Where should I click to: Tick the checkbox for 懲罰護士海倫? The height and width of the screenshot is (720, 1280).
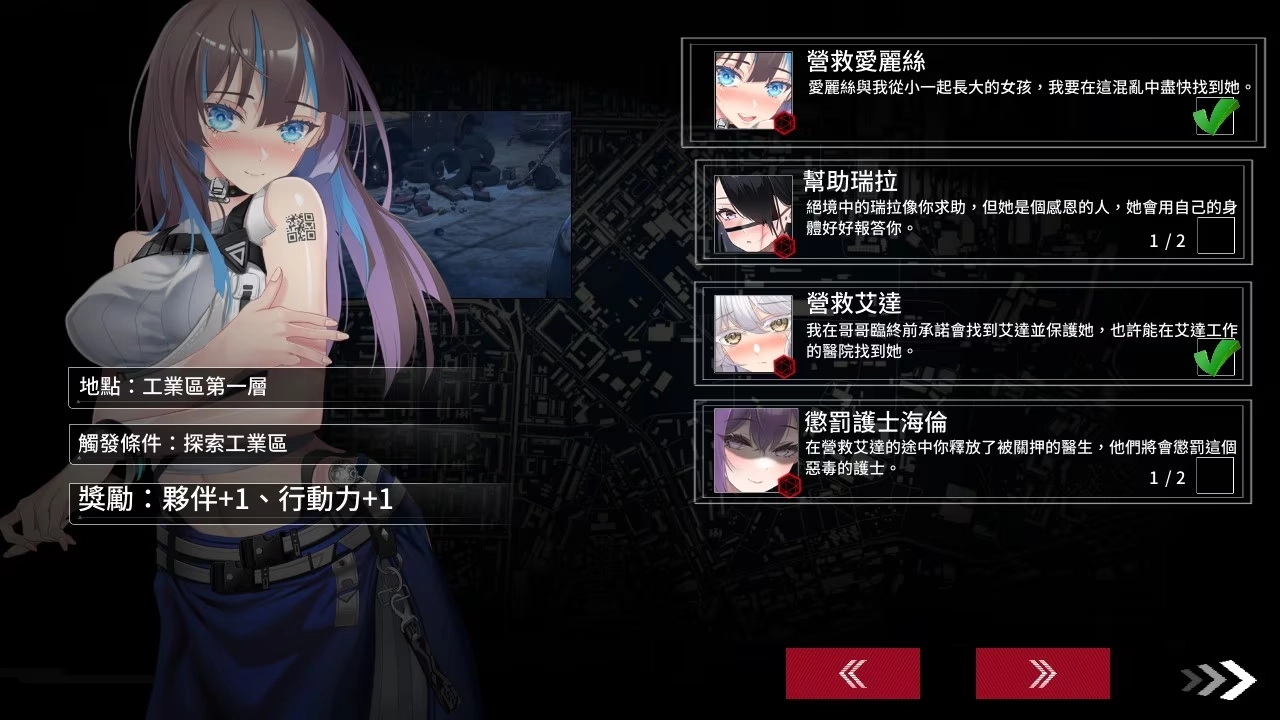[1214, 477]
